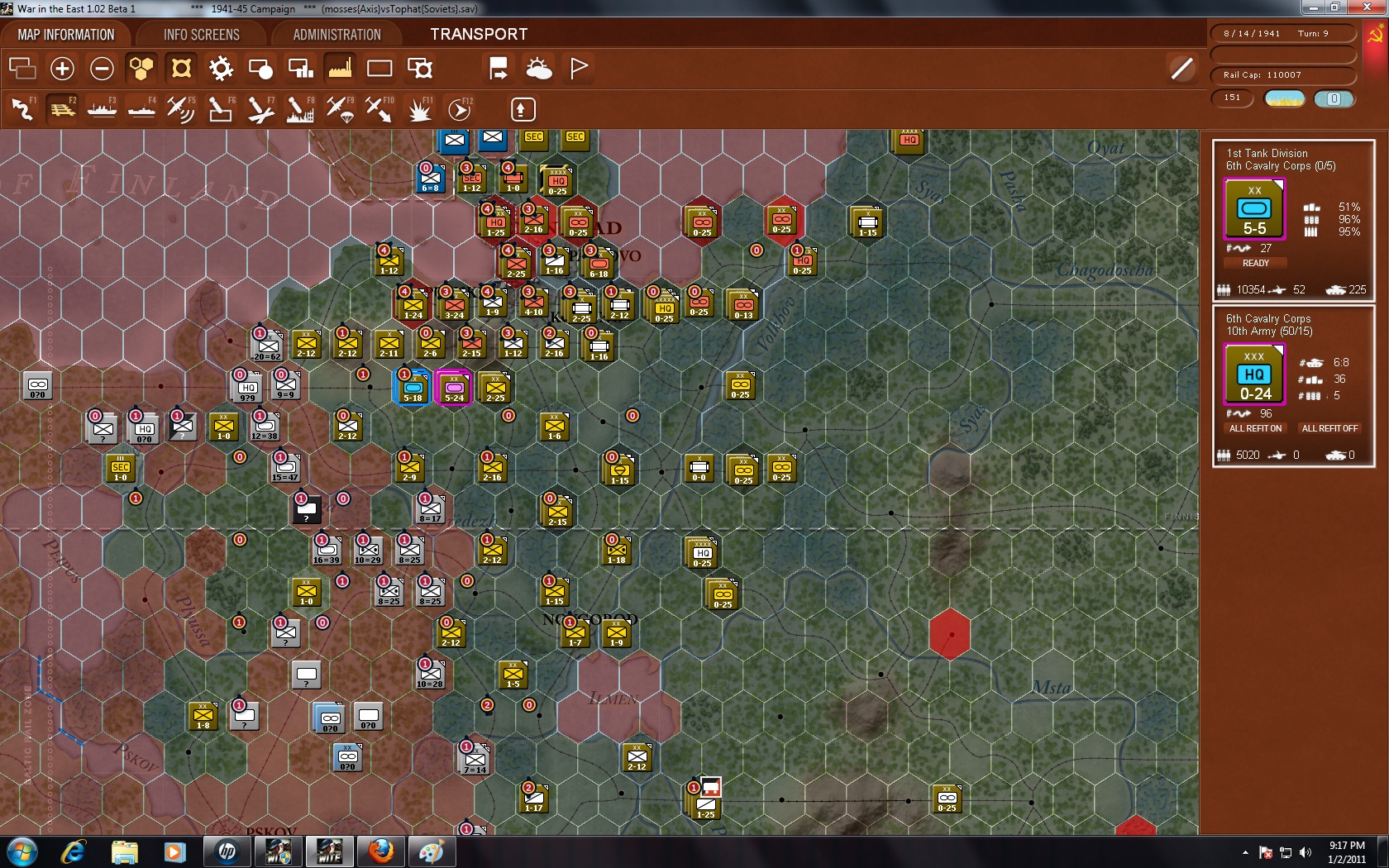
Task: Activate the F2 rail transport mode
Action: point(62,108)
